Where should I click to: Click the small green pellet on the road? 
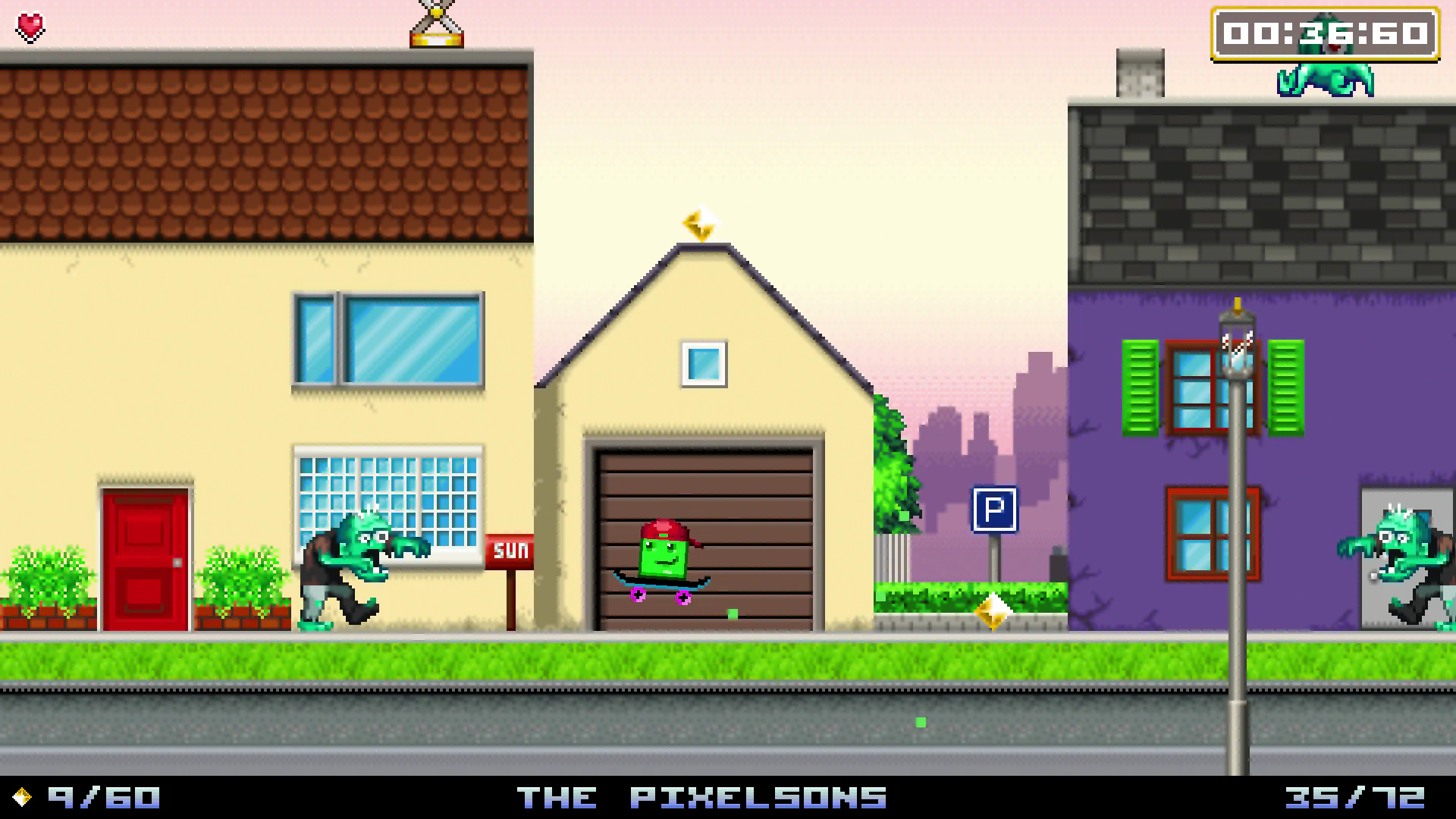[920, 723]
